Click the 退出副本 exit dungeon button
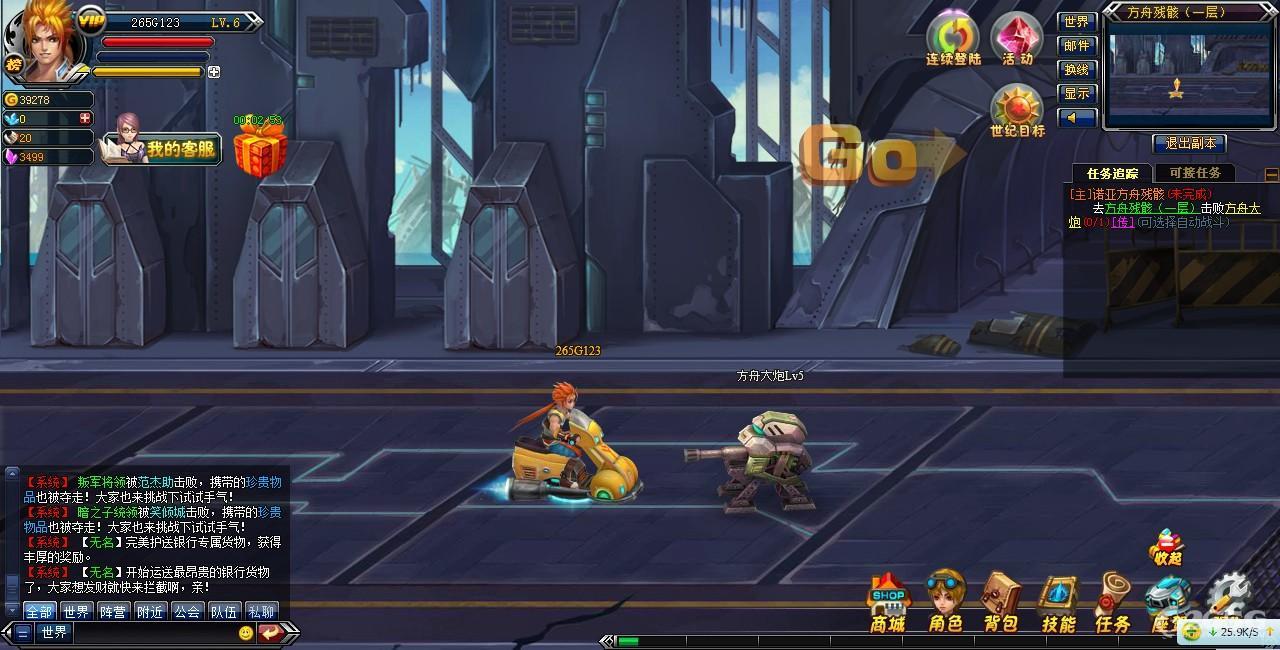The height and width of the screenshot is (650, 1280). pyautogui.click(x=1189, y=143)
